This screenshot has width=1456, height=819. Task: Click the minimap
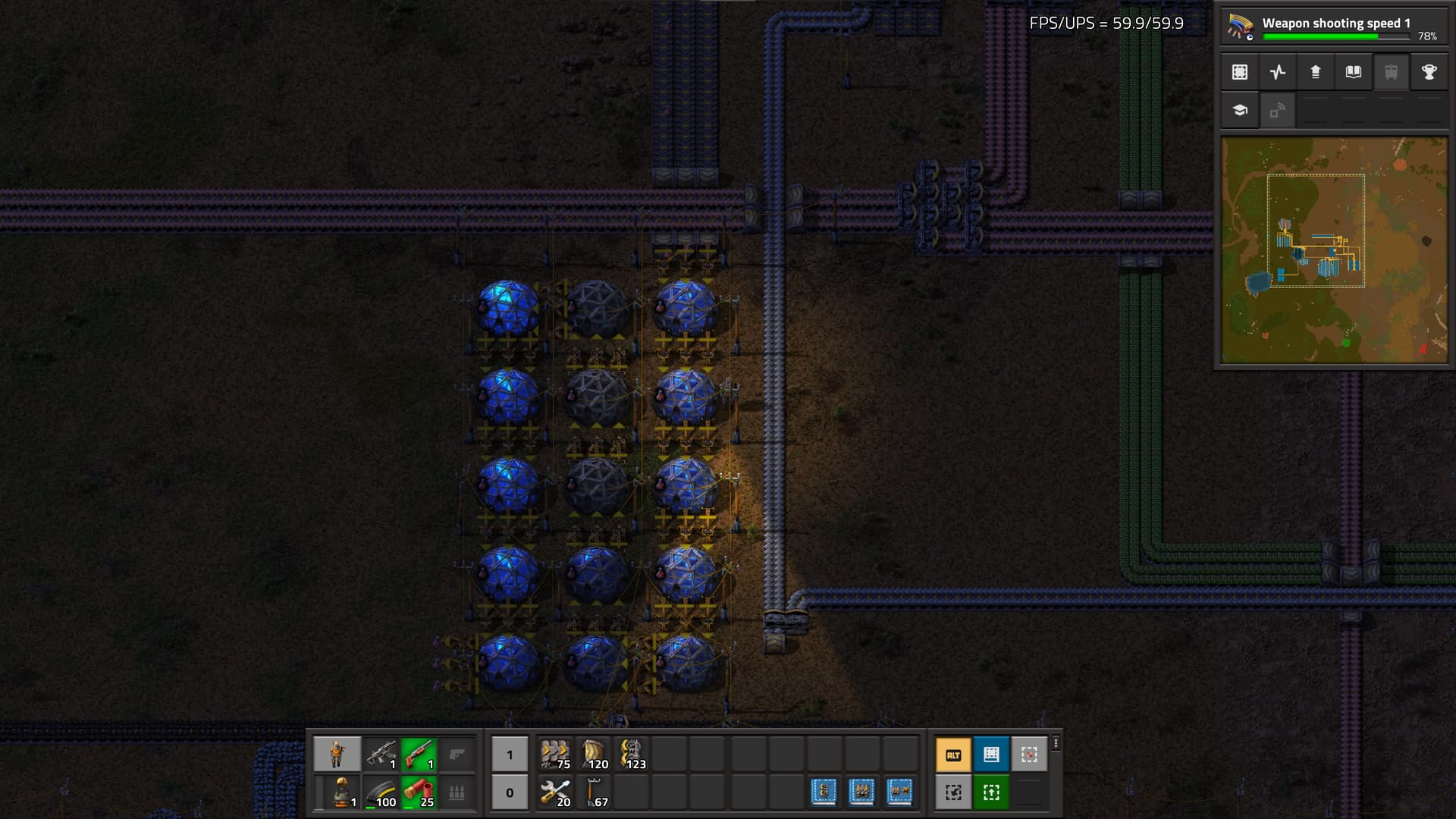tap(1334, 250)
